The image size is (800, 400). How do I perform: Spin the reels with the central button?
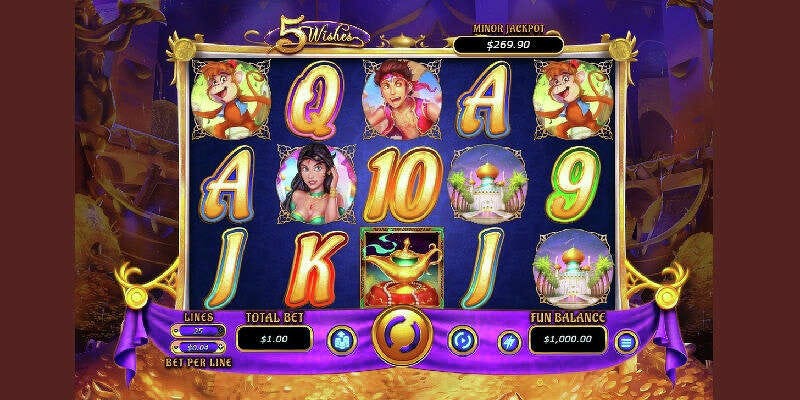399,338
